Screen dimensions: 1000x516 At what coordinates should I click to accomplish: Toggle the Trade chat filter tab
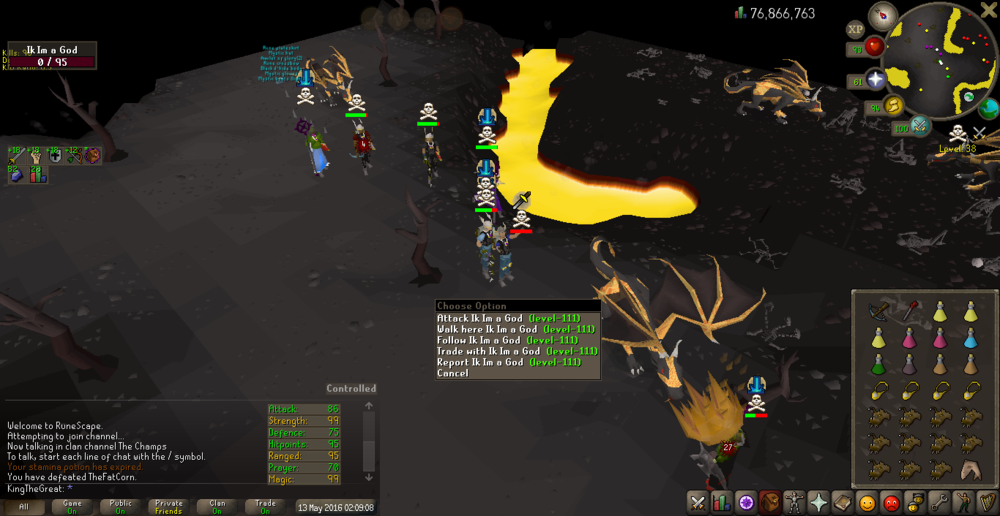coord(266,506)
